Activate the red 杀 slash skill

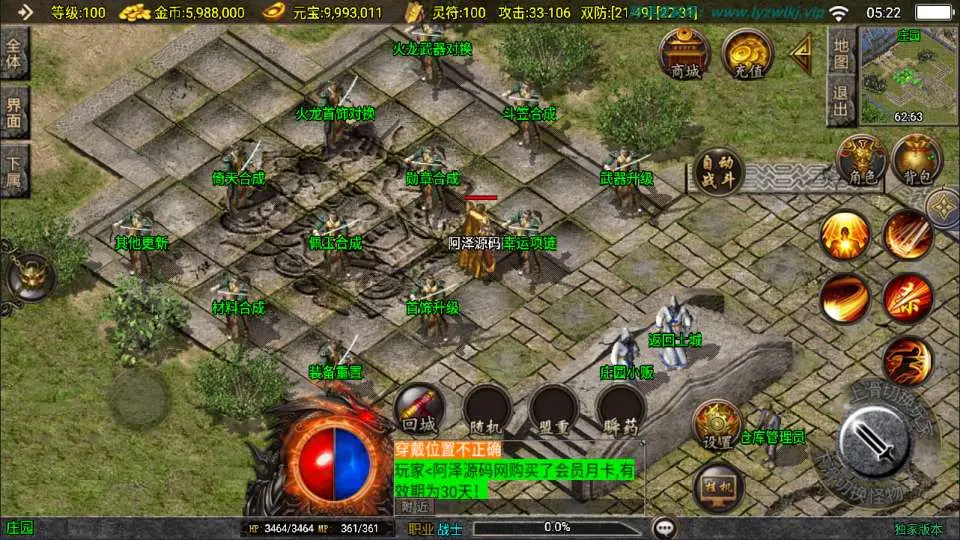(907, 297)
